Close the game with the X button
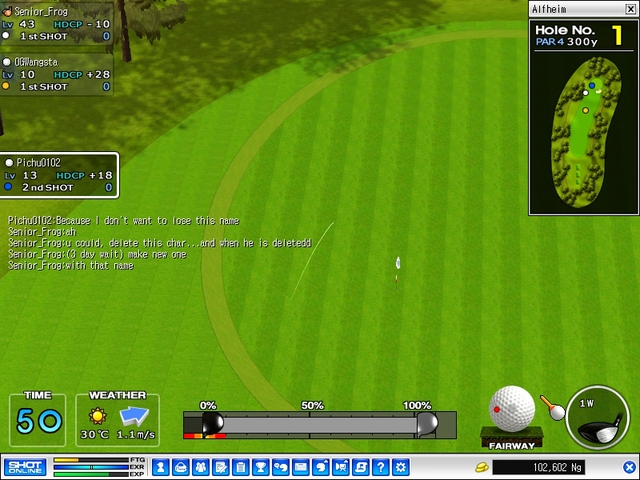Image resolution: width=640 pixels, height=480 pixels. coord(630,467)
